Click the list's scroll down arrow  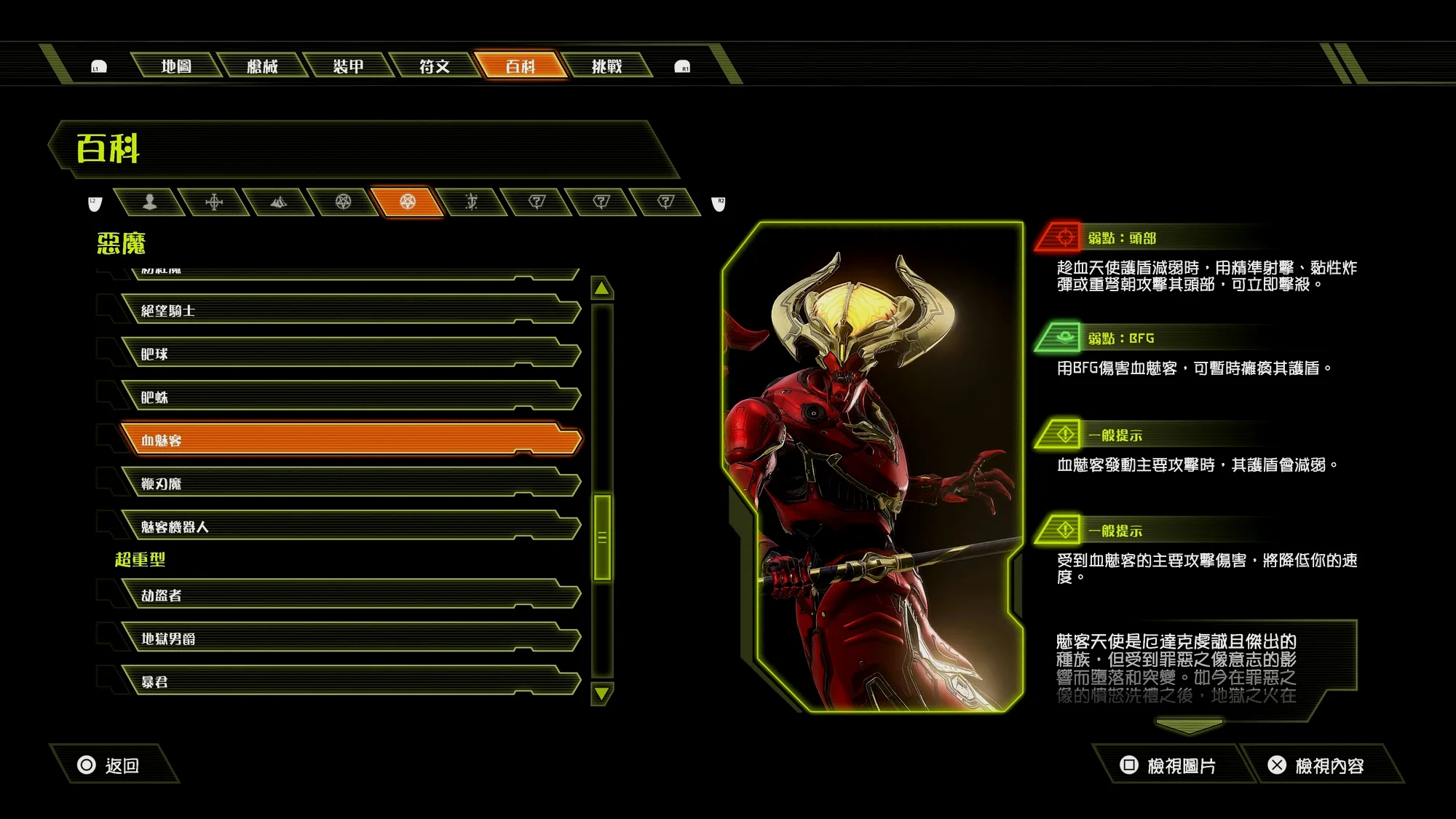tap(602, 694)
